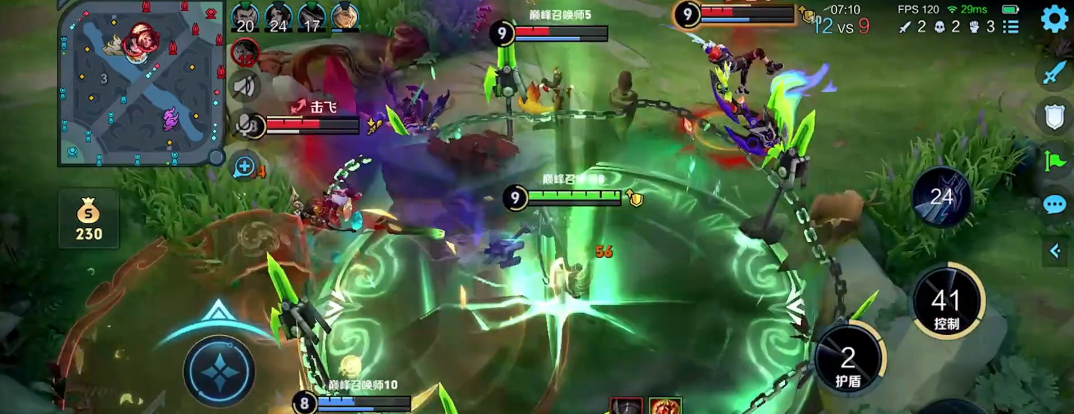Viewport: 1074px width, 414px height.
Task: Select teammate portrait showing 17
Action: point(312,17)
